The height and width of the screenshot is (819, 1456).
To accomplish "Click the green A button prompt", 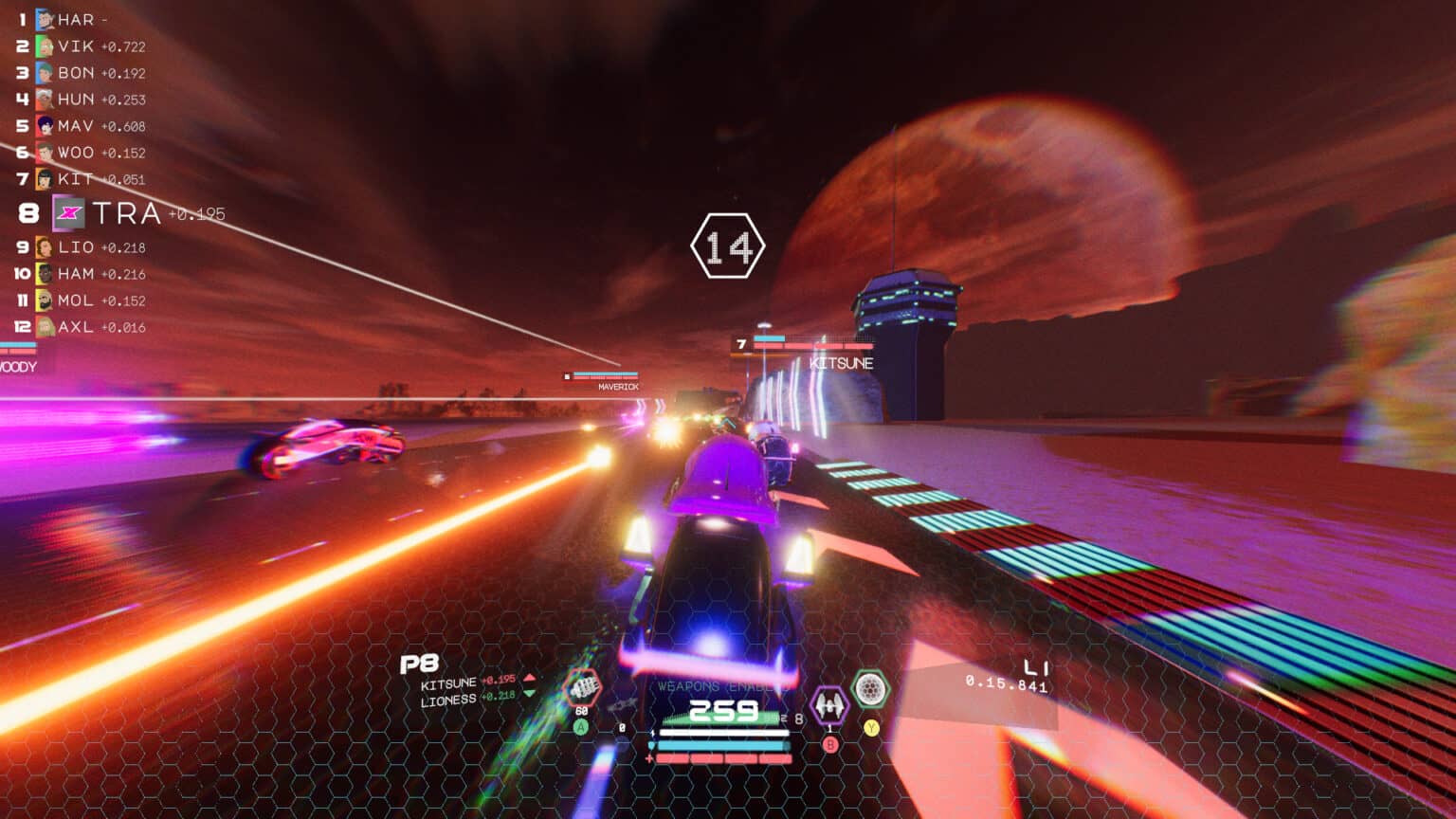I will click(x=580, y=726).
